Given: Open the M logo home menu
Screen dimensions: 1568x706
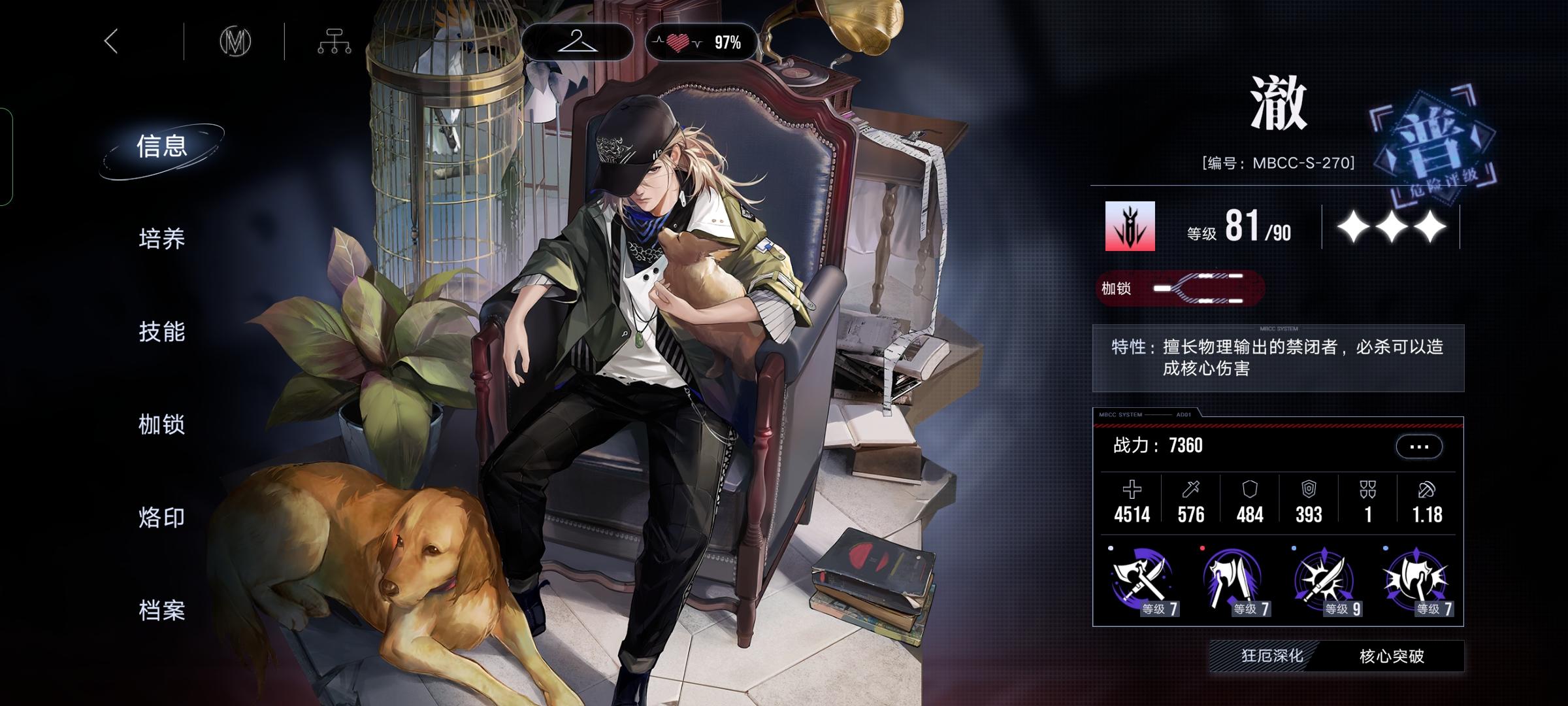Looking at the screenshot, I should point(235,42).
